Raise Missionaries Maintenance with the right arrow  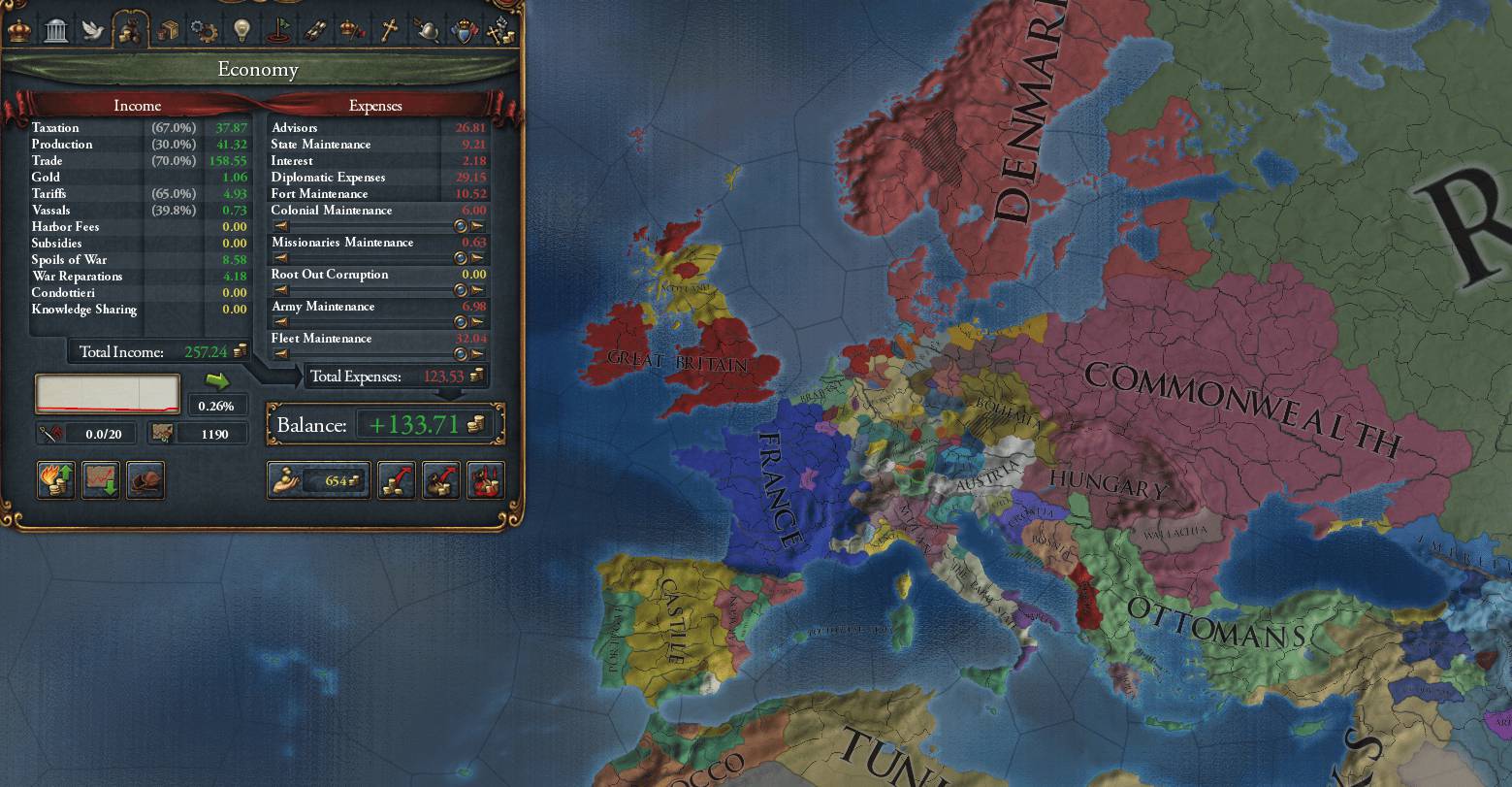[477, 258]
